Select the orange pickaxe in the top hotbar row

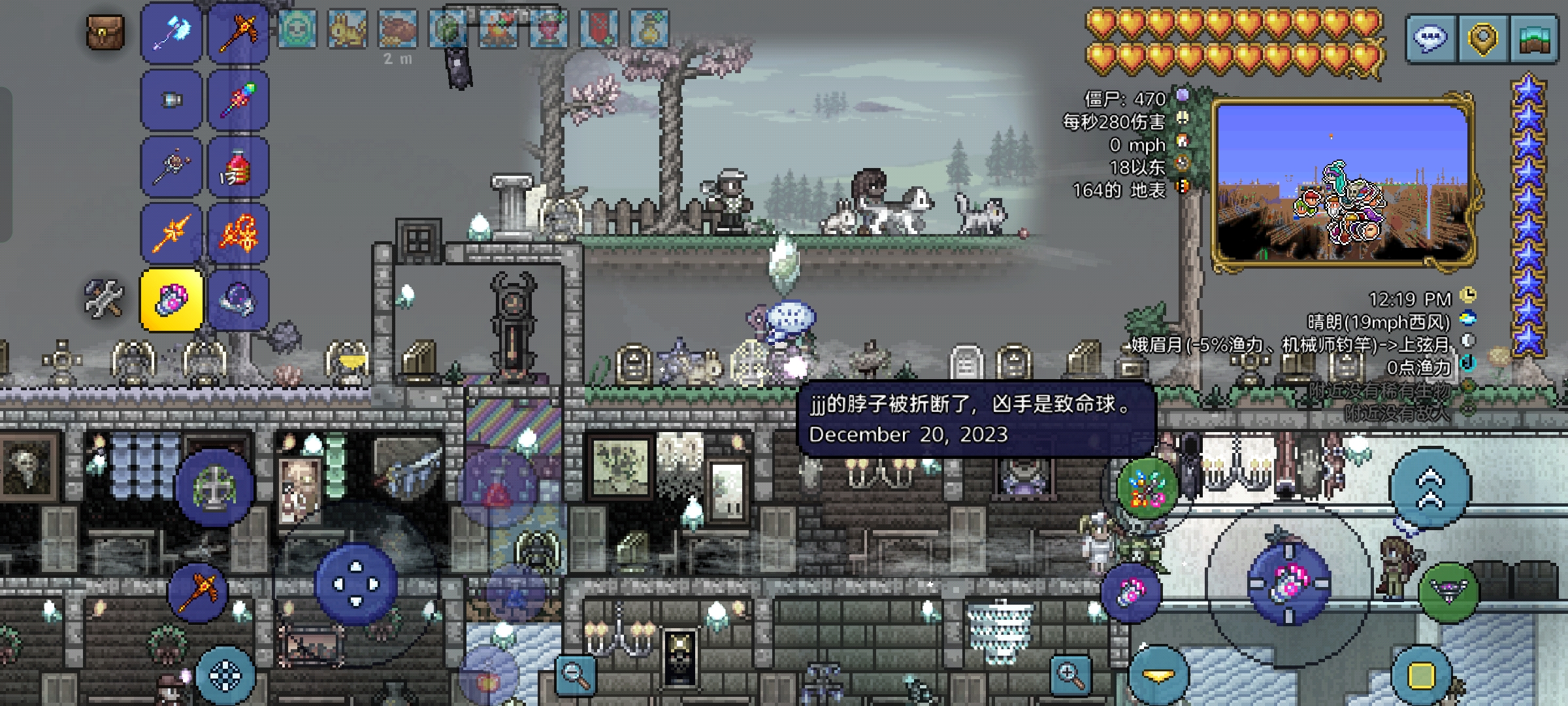click(238, 33)
